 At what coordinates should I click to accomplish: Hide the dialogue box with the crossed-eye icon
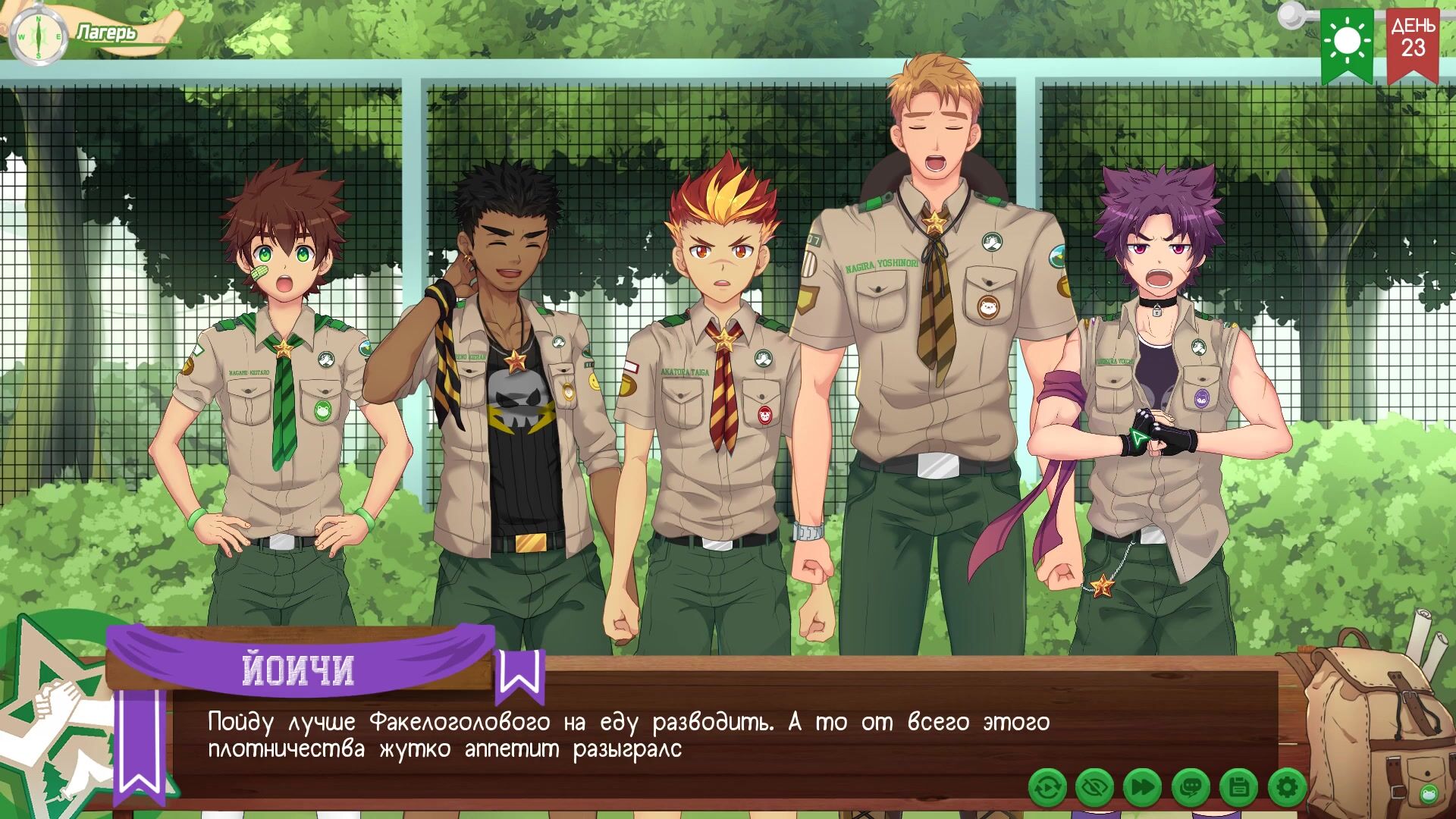[1095, 788]
